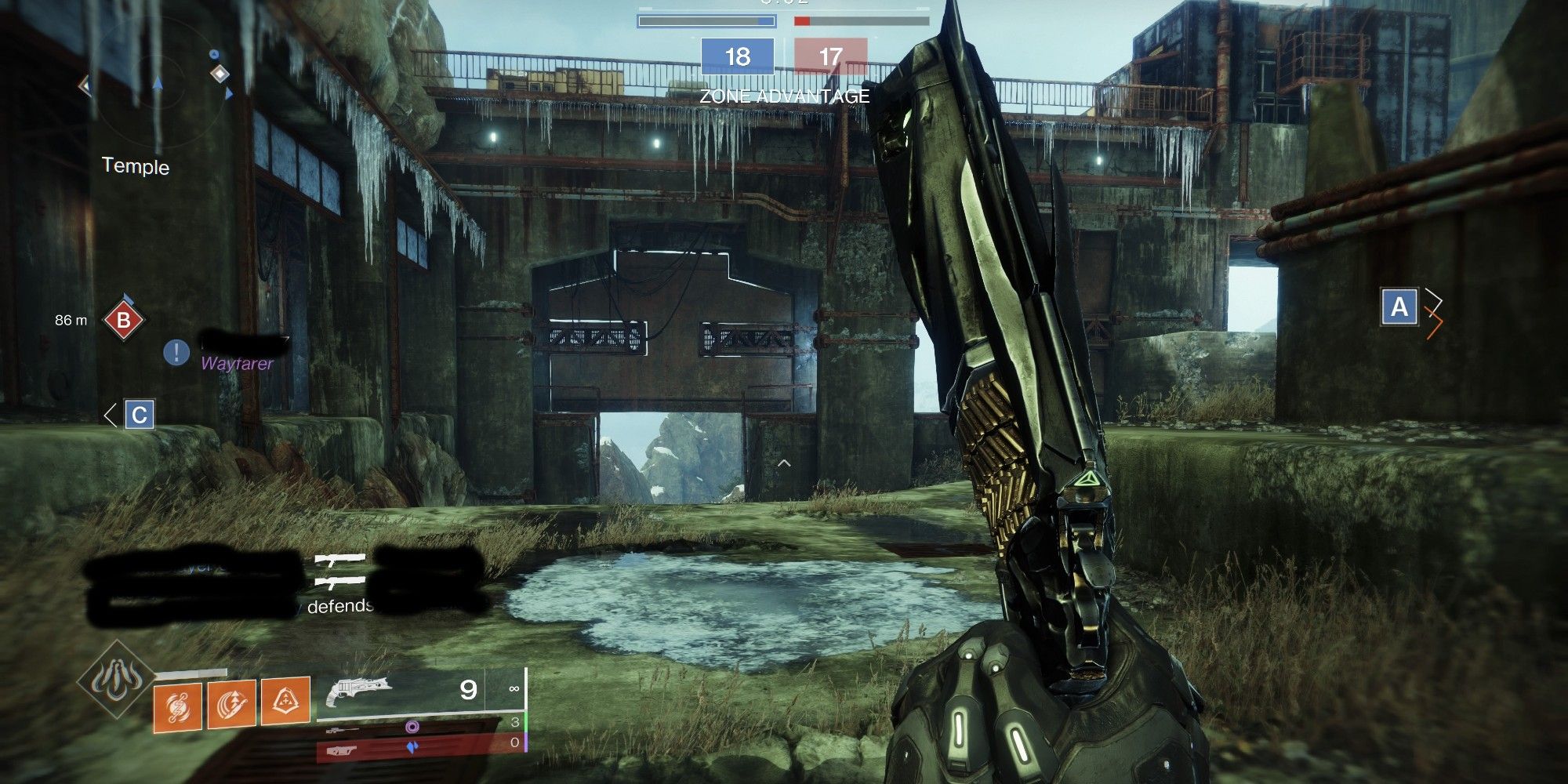Select the red team score of 17
This screenshot has height=784, width=1568.
833,56
